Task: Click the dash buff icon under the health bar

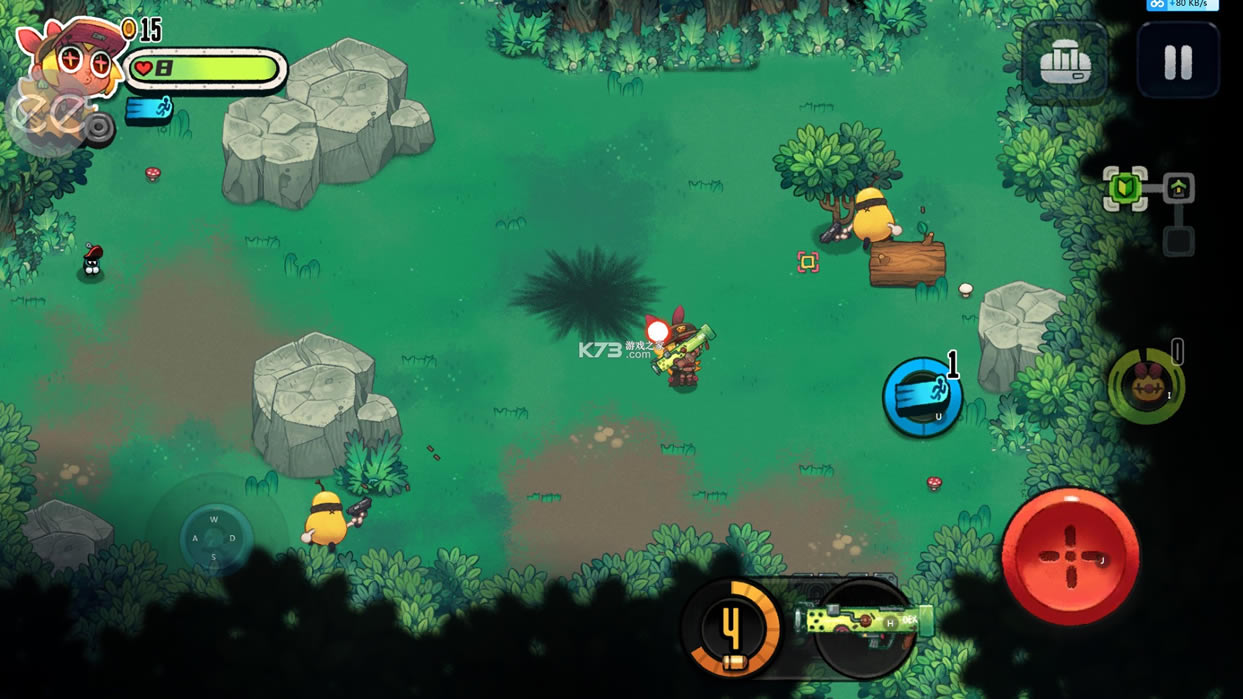Action: [150, 108]
